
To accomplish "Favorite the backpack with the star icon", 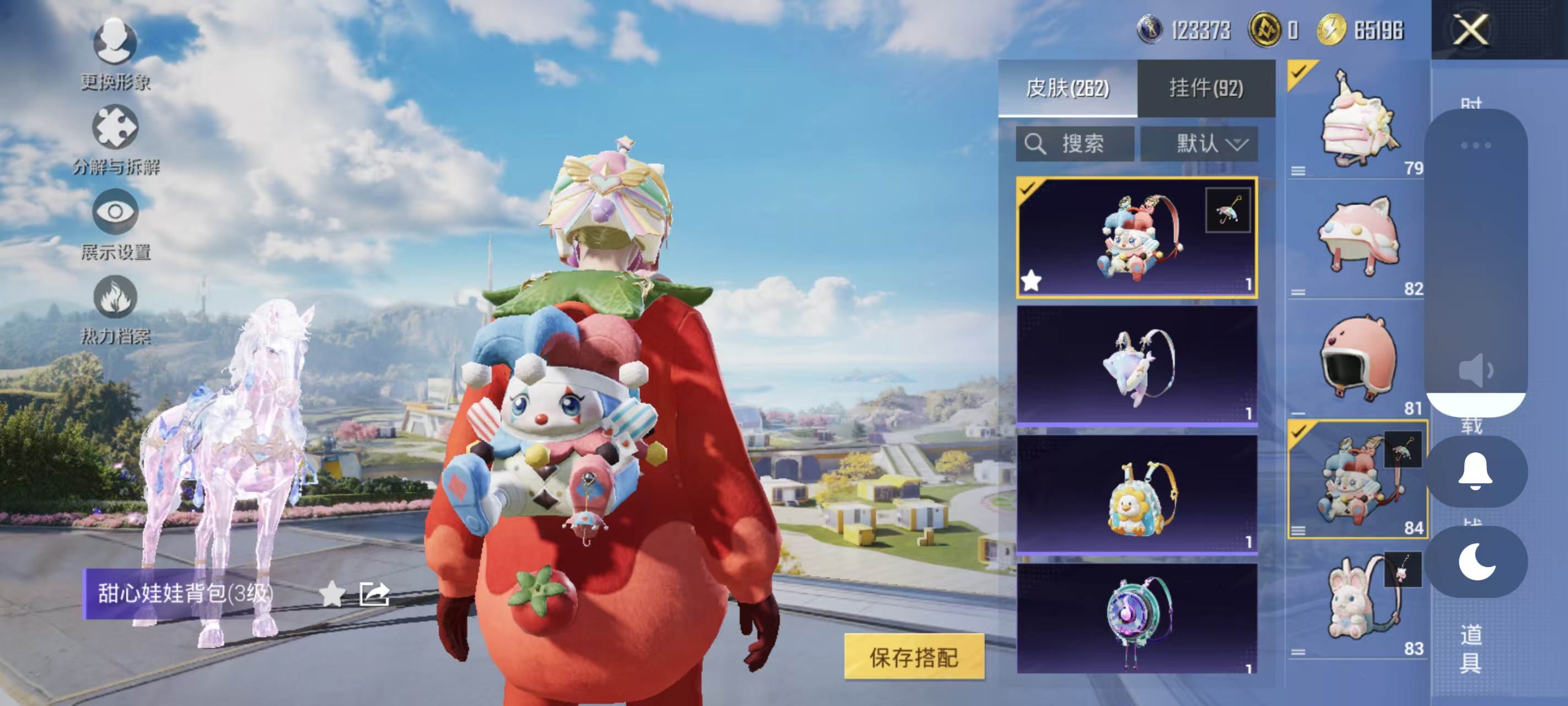I will 332,593.
